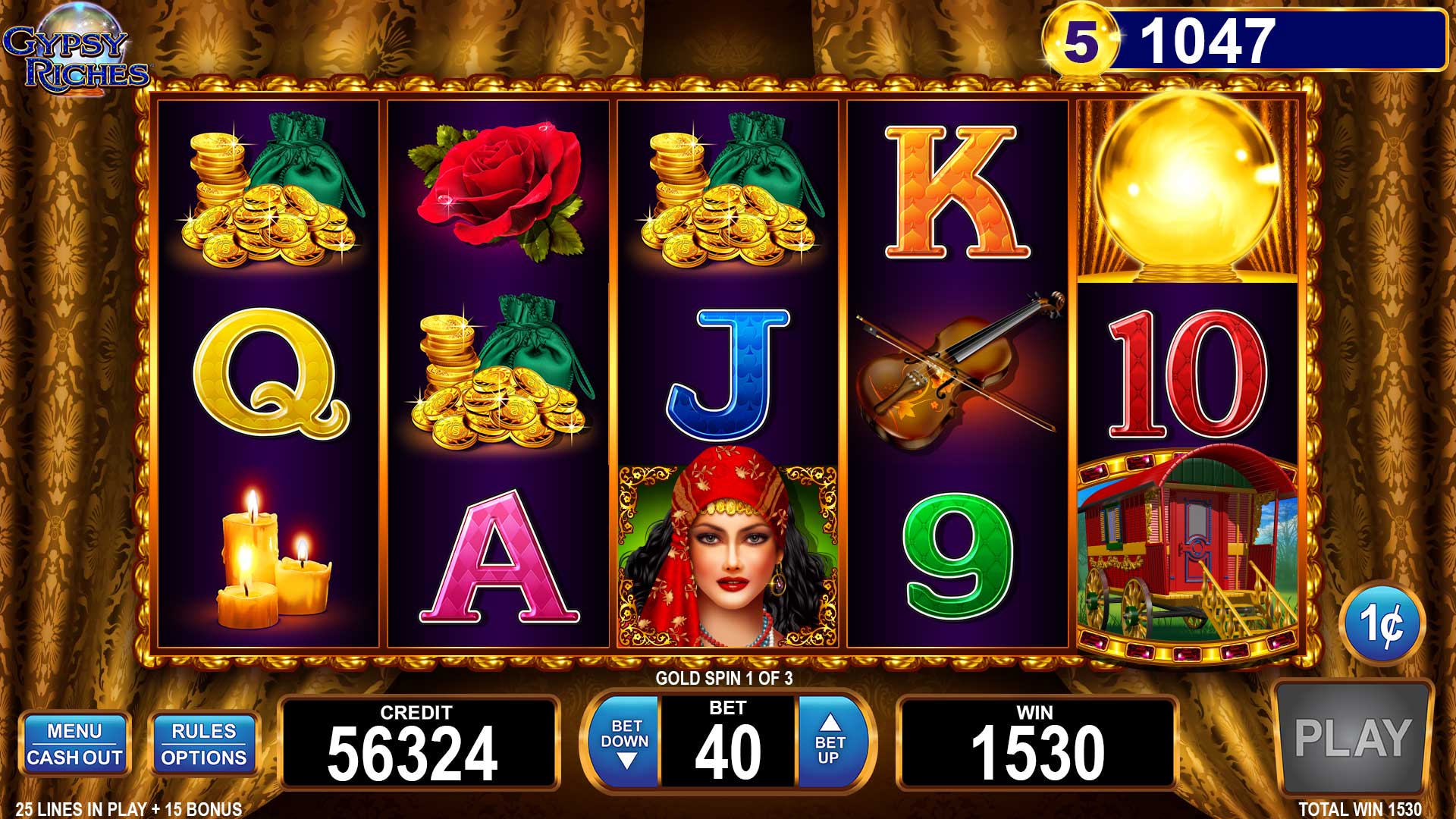Image resolution: width=1456 pixels, height=819 pixels.
Task: Raise the wager with Bet Up
Action: point(830,742)
